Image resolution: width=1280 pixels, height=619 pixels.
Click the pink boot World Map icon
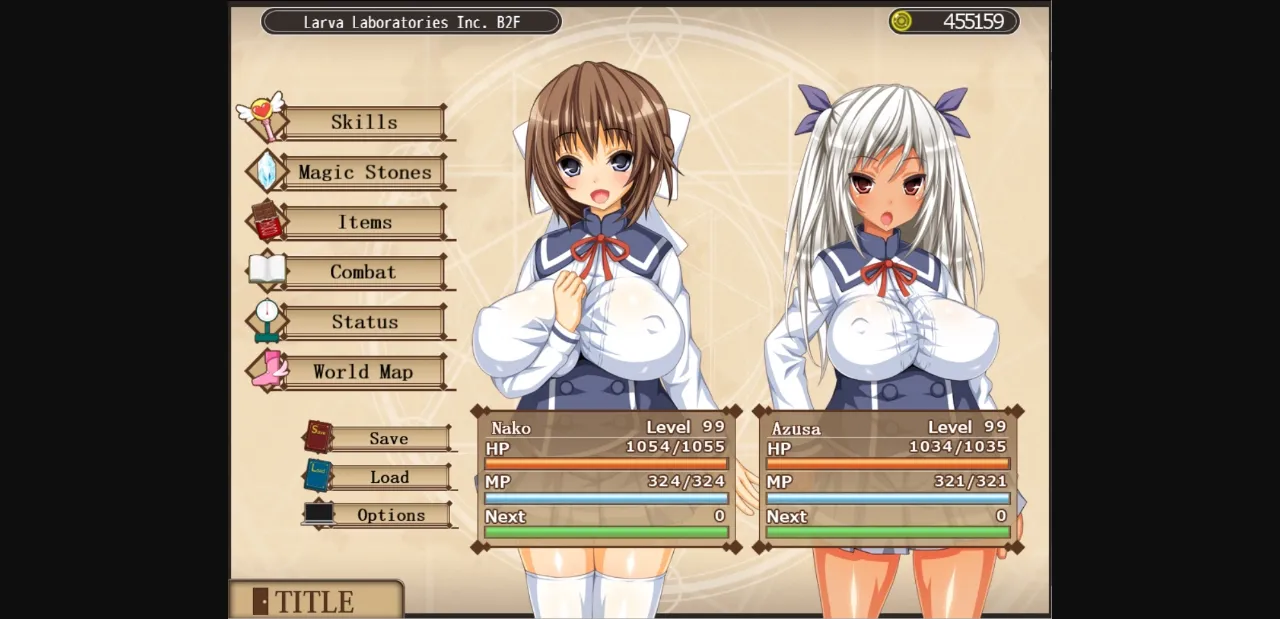tap(268, 369)
